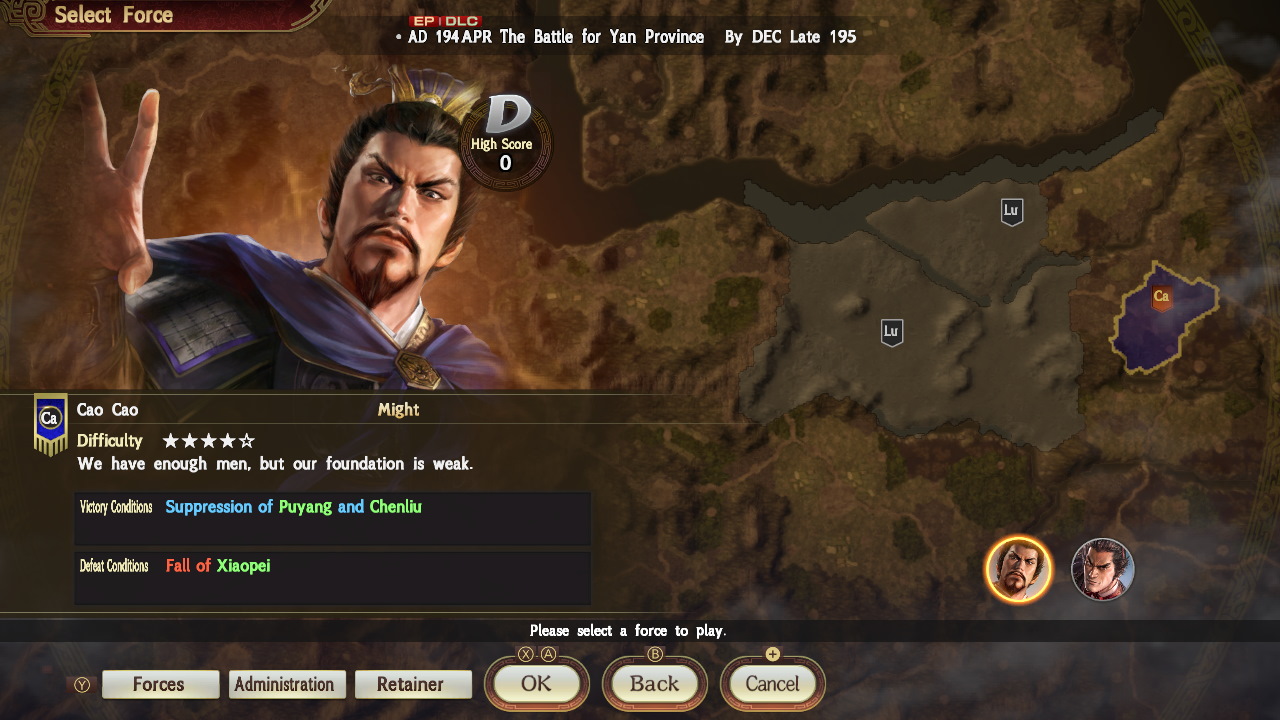
Task: Open the Retainer menu
Action: pos(413,684)
